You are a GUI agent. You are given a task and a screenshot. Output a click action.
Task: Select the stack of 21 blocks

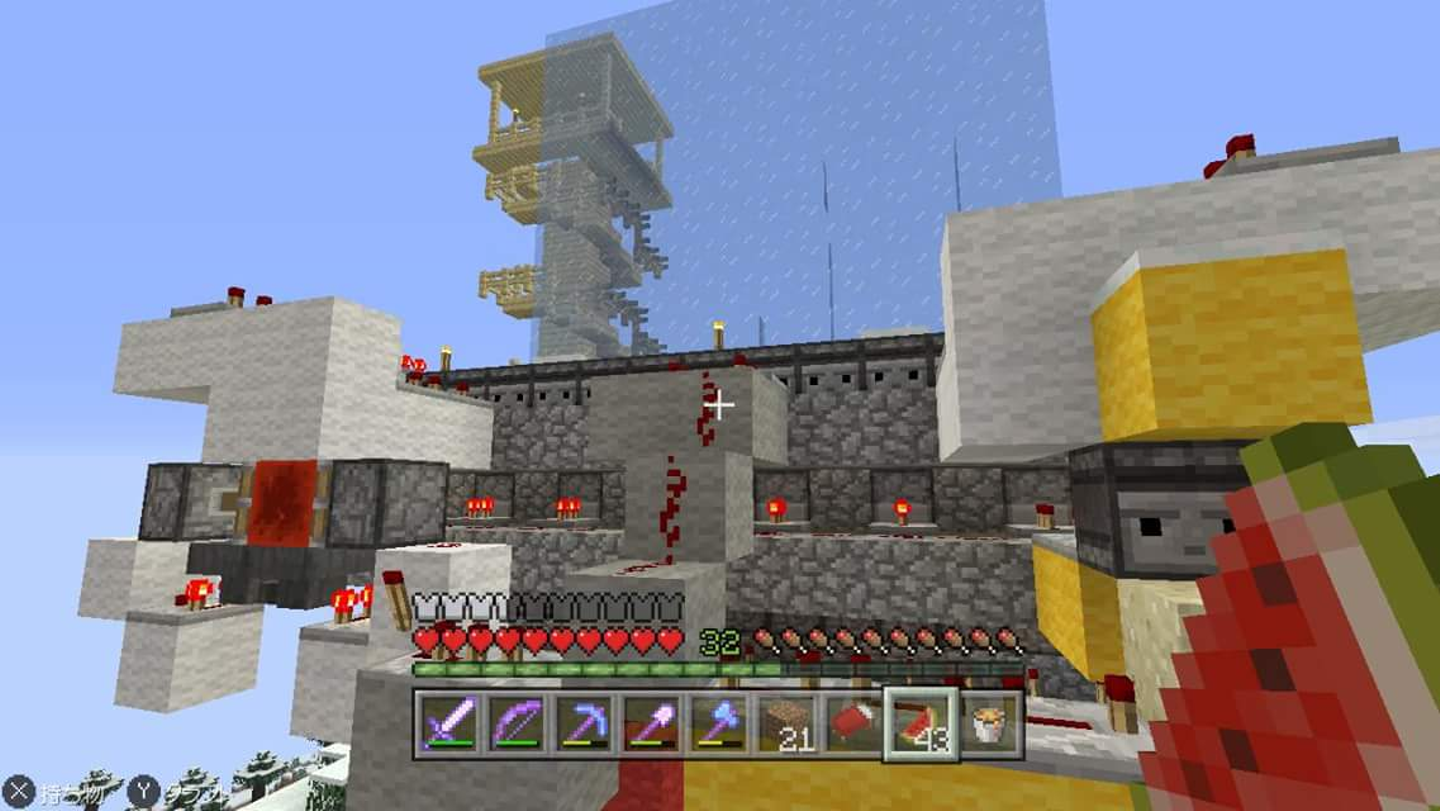pos(786,722)
